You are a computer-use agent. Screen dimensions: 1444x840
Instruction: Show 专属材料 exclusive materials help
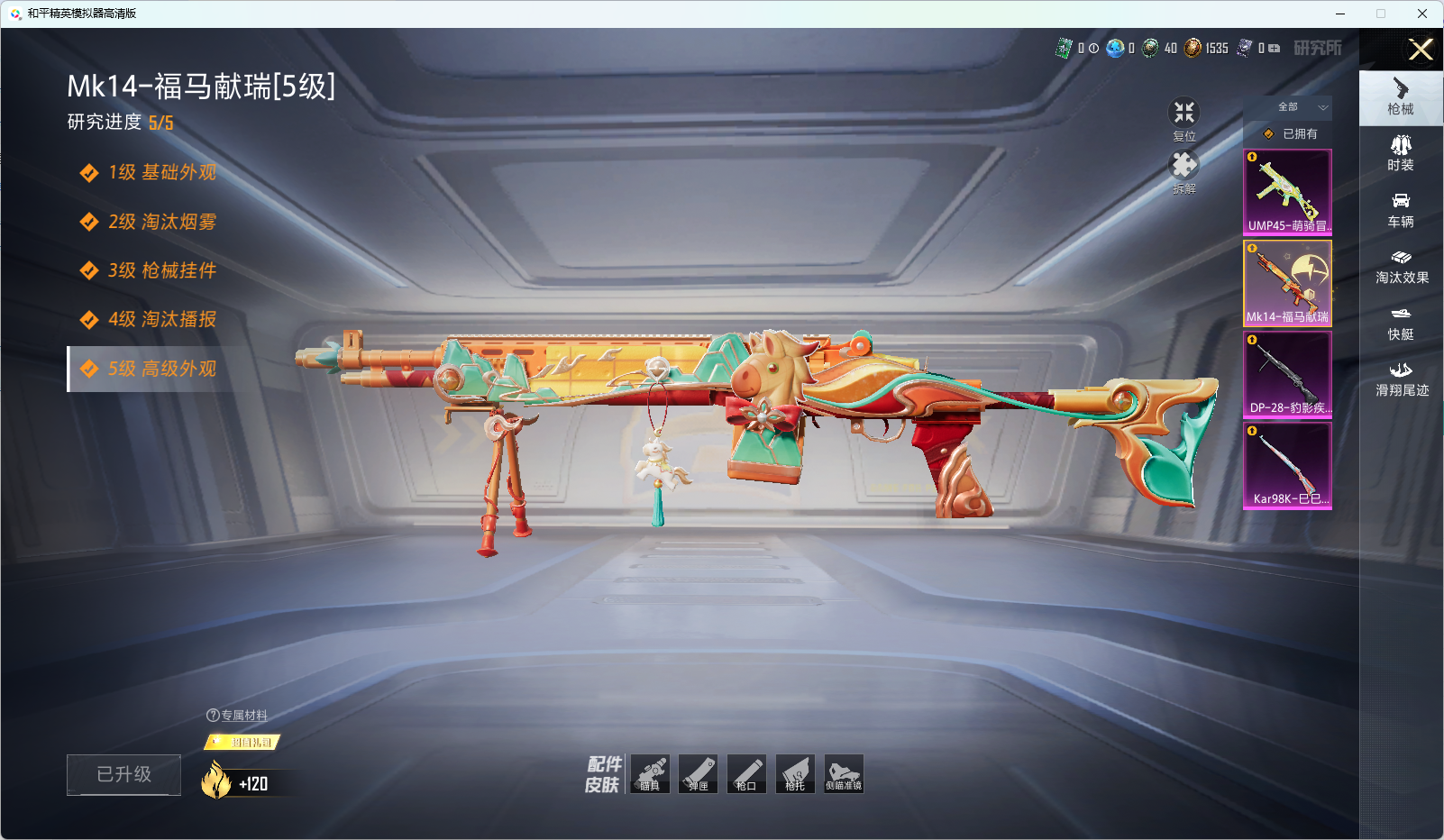(237, 715)
